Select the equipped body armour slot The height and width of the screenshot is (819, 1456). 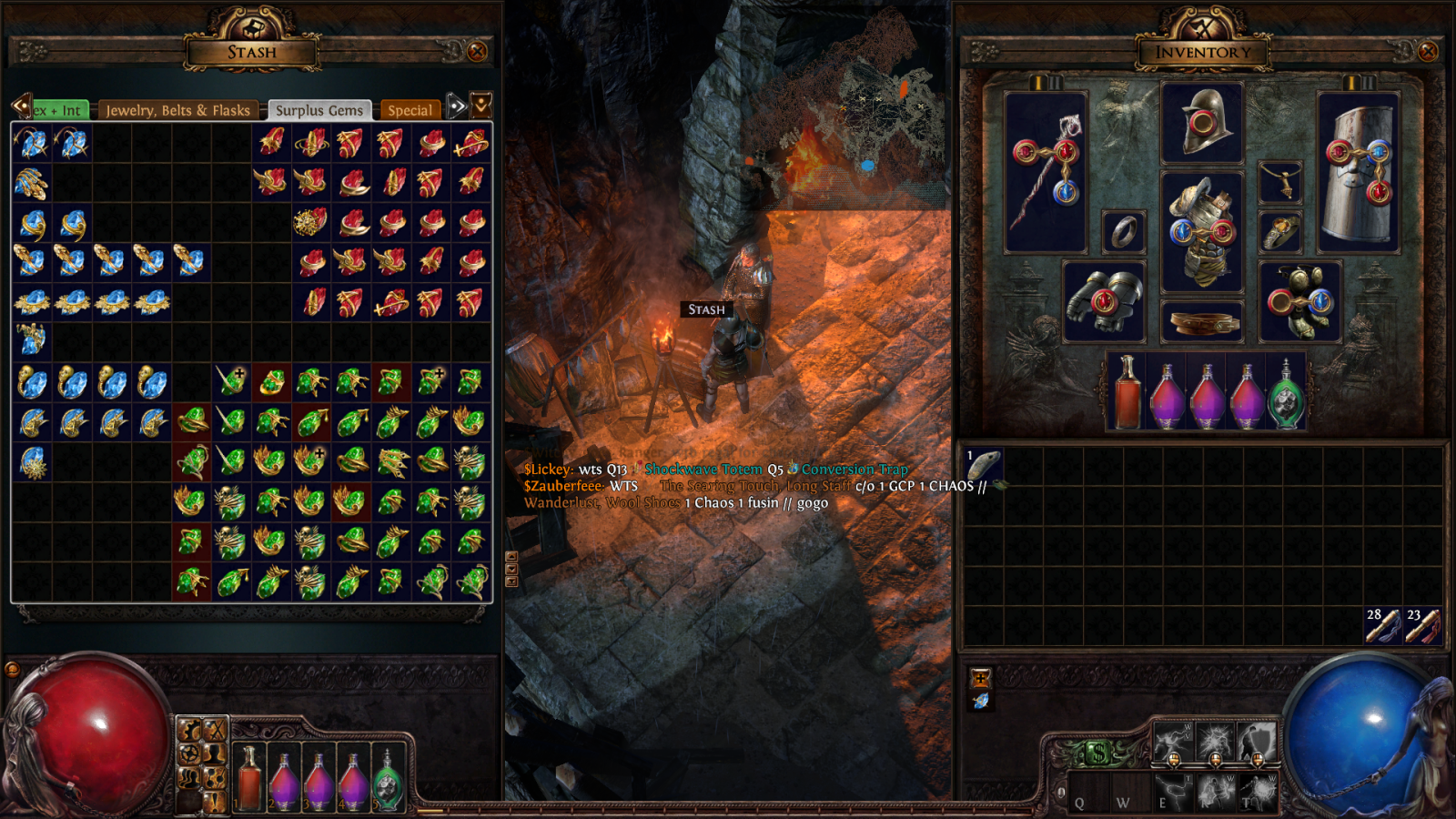pos(1202,231)
